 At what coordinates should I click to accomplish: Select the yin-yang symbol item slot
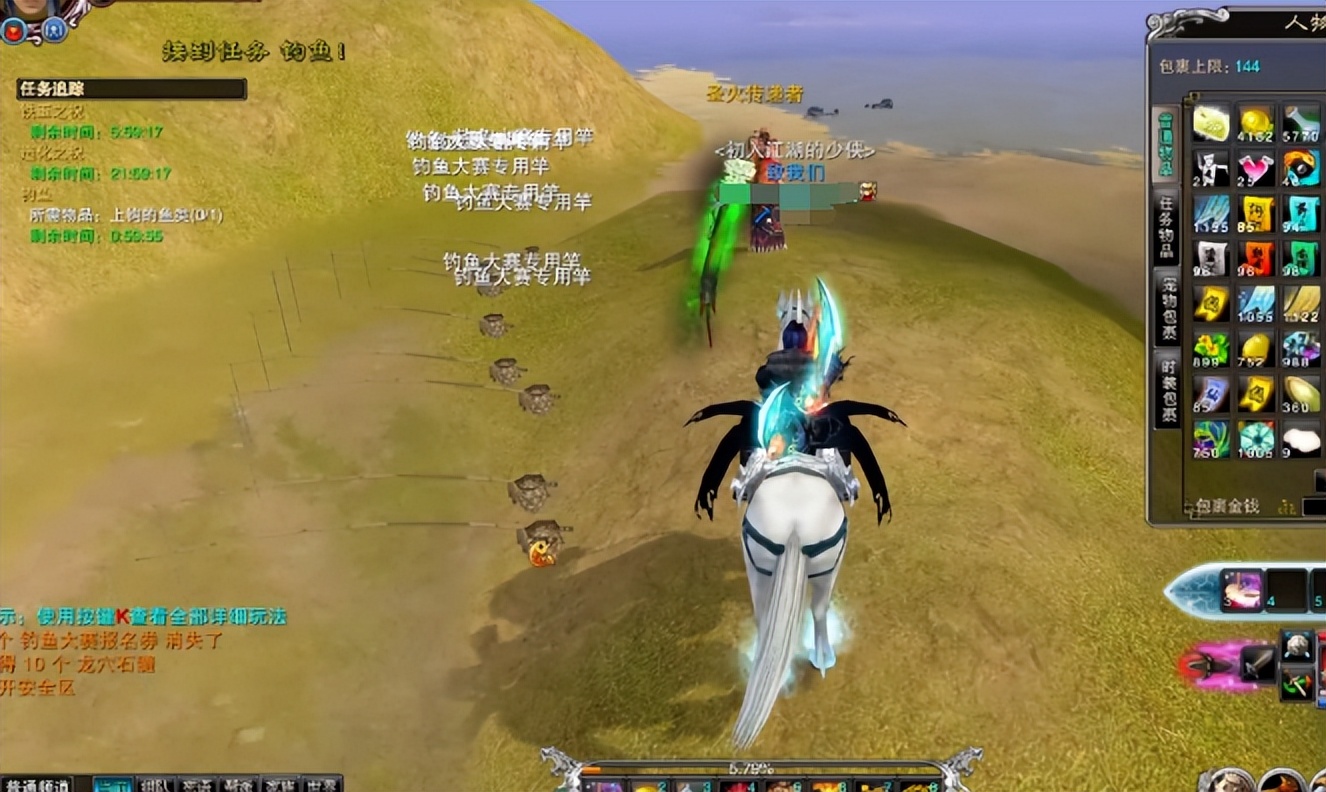click(1301, 167)
